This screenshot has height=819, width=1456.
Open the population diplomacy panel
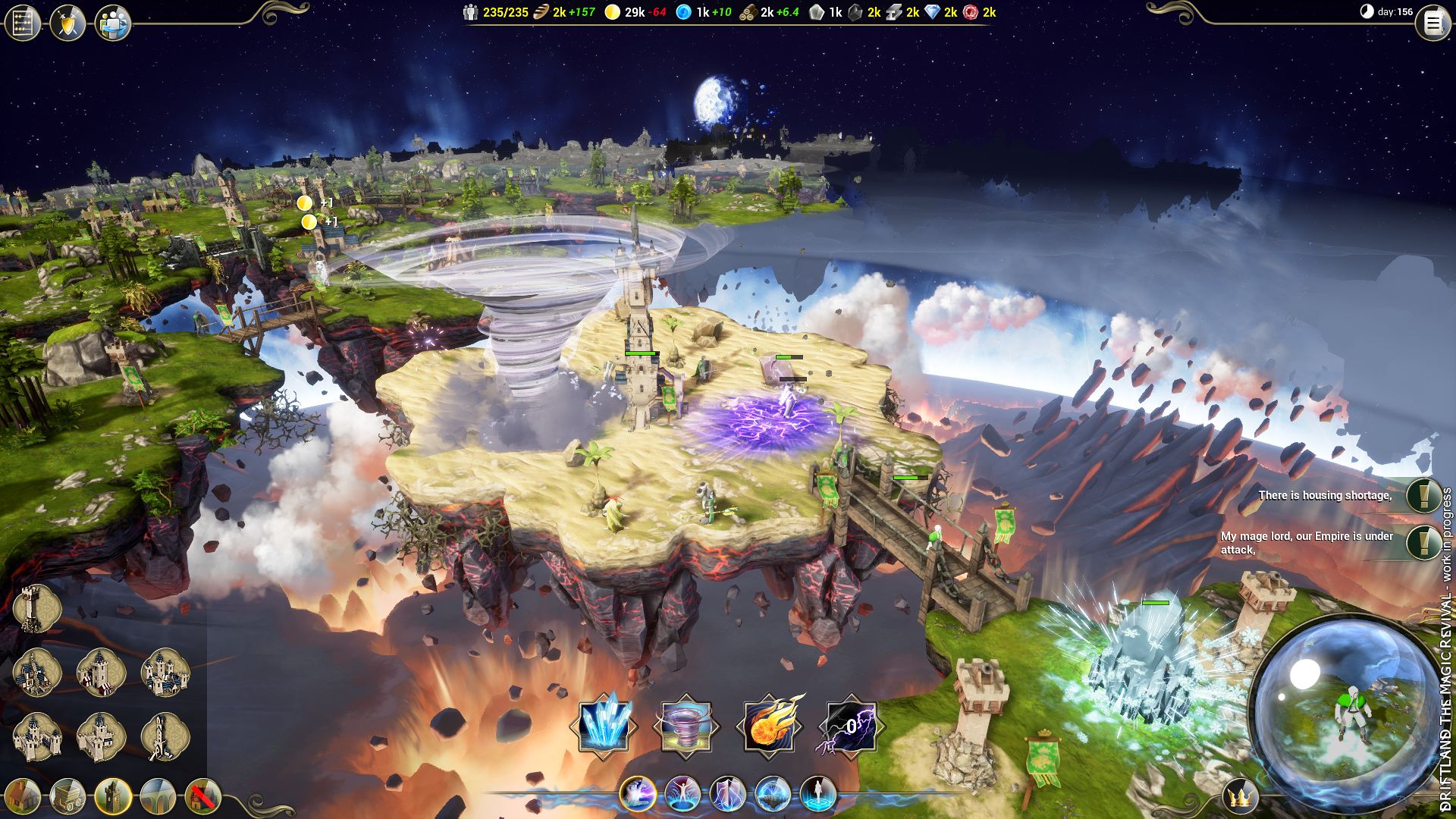click(113, 24)
